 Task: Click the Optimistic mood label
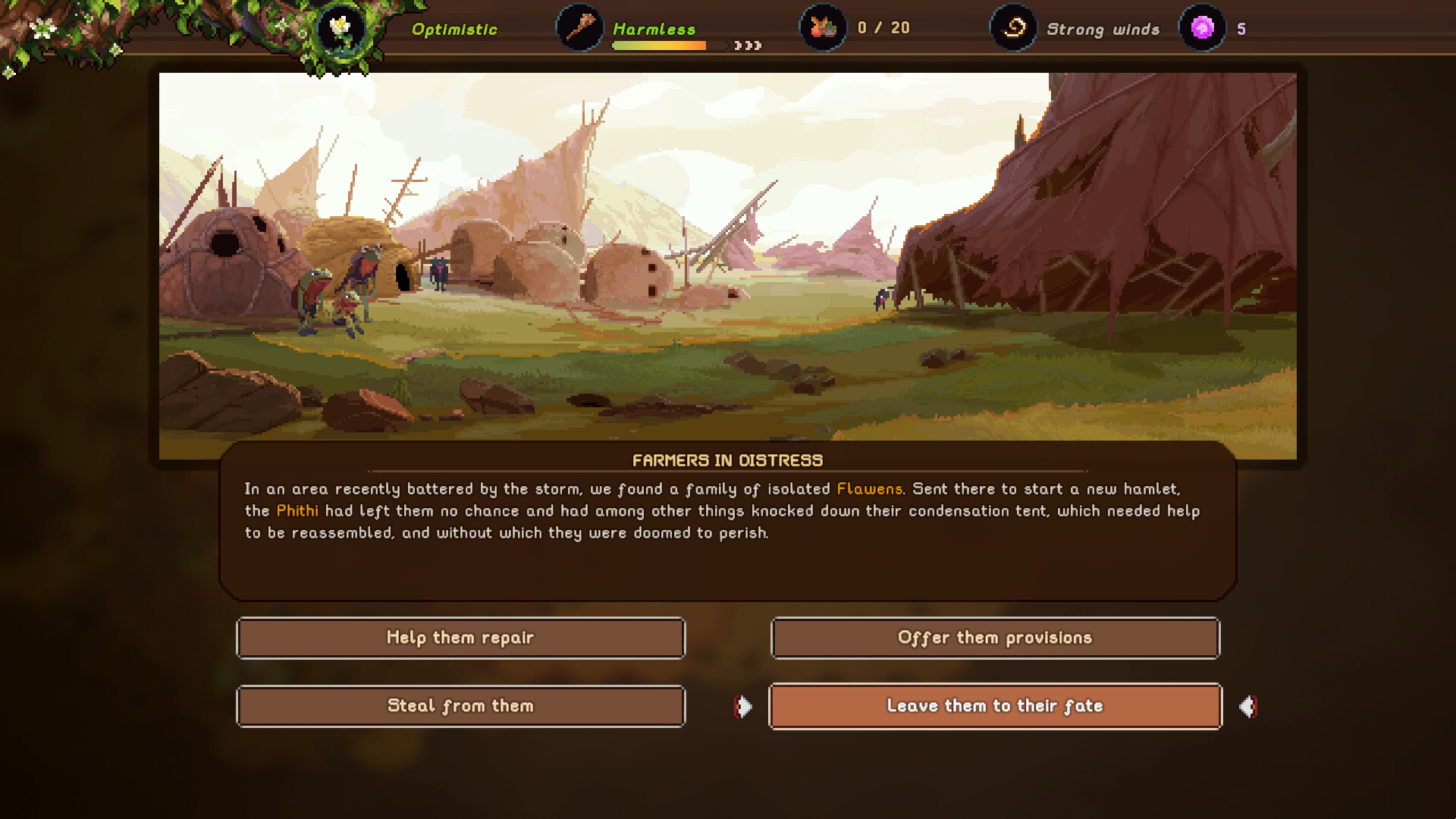pos(453,29)
